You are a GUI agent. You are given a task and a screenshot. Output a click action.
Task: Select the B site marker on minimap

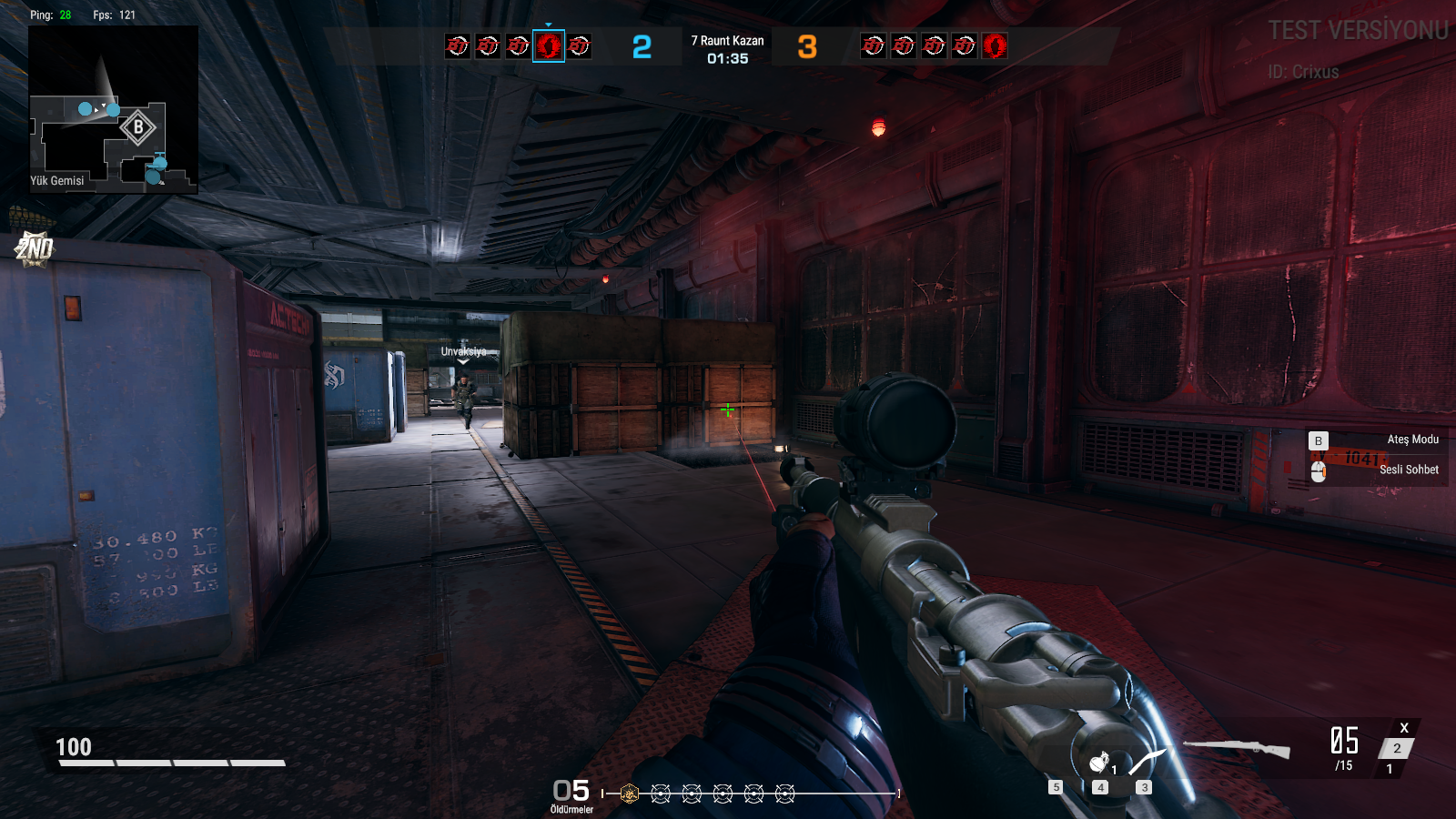click(138, 127)
